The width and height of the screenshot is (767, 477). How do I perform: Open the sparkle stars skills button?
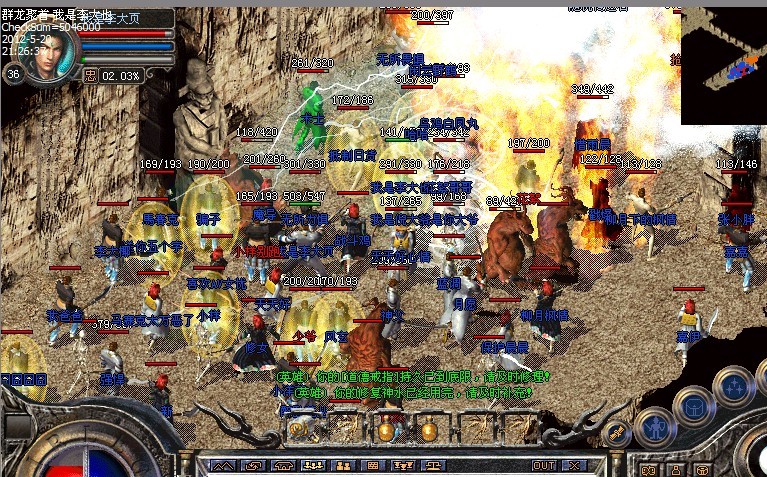click(733, 385)
